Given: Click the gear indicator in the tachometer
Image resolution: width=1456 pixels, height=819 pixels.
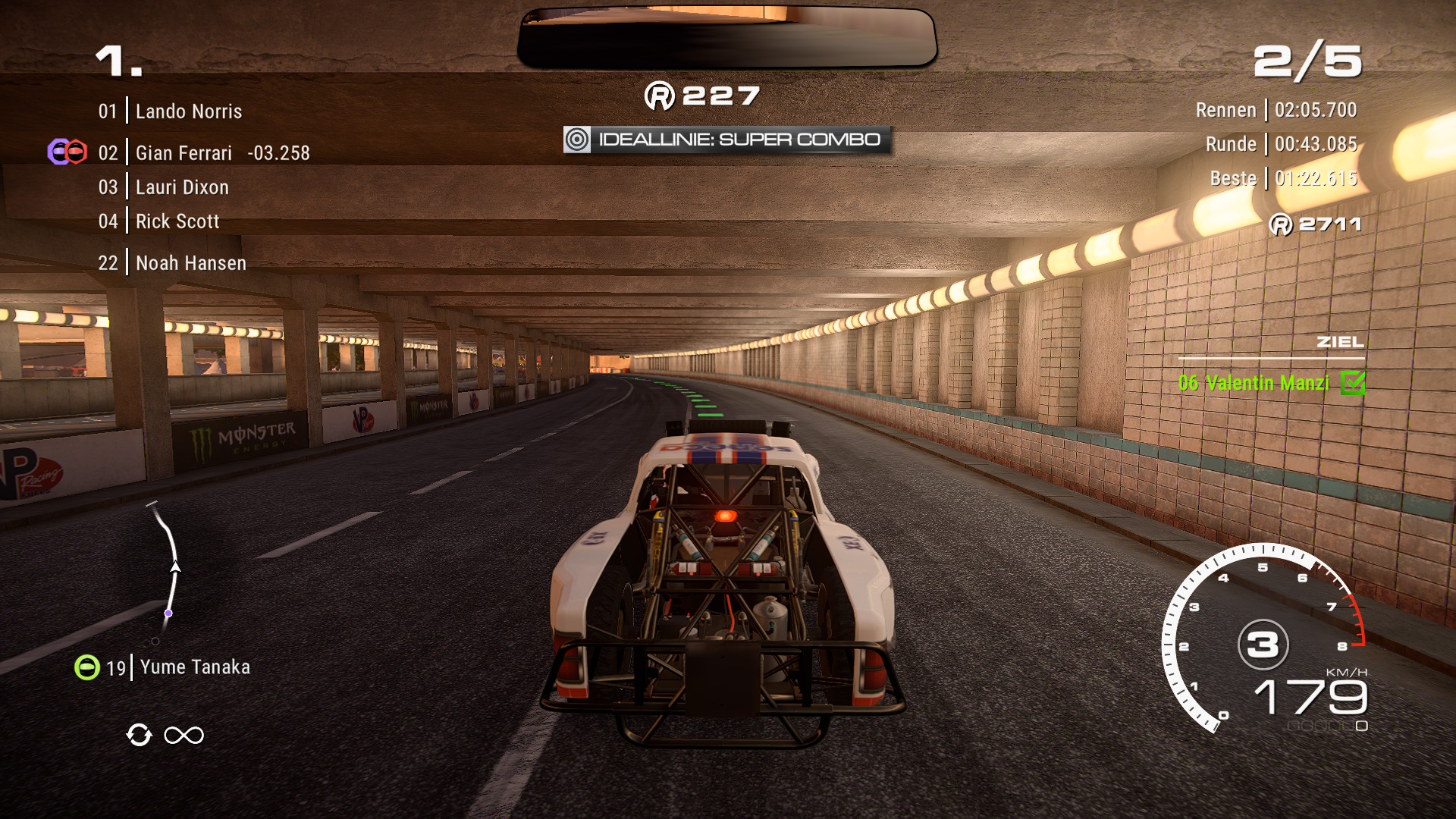Looking at the screenshot, I should [x=1263, y=645].
